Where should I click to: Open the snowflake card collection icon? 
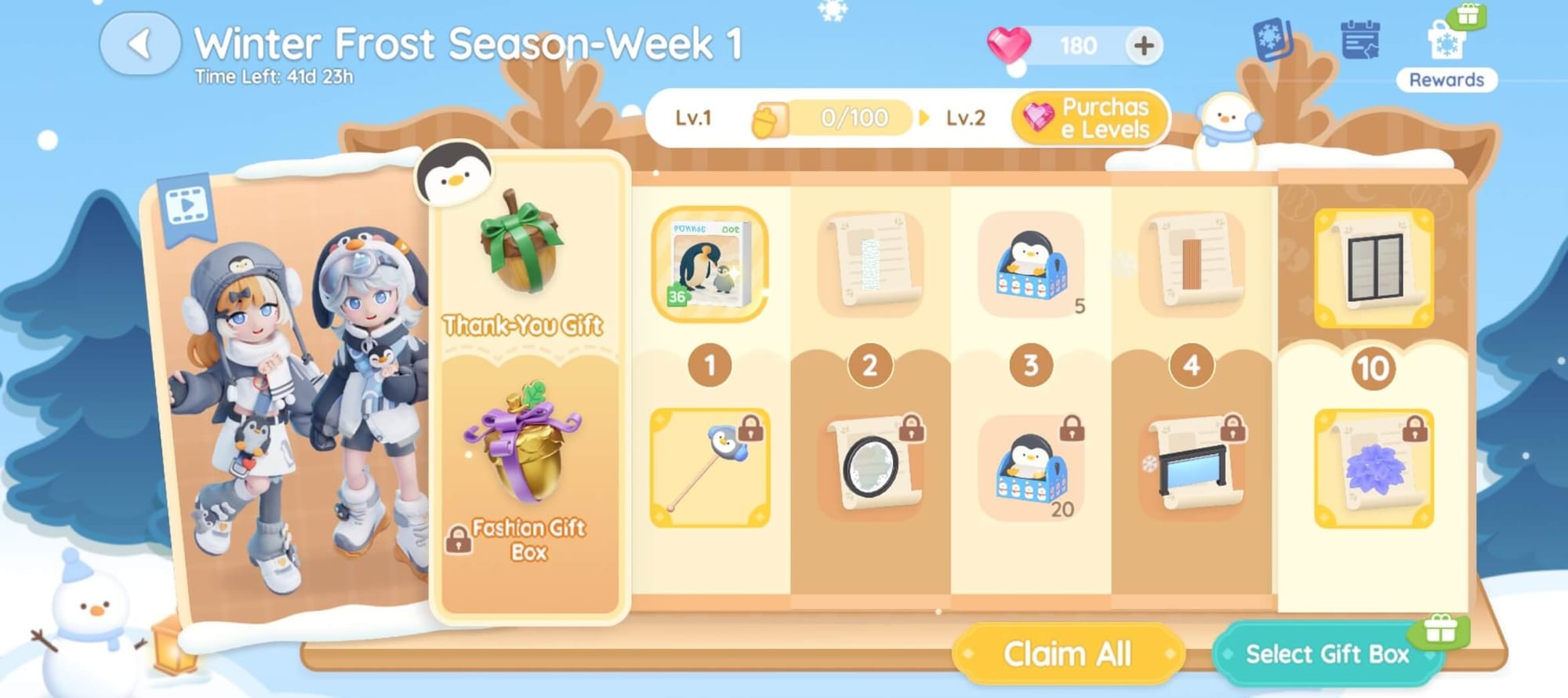tap(1271, 39)
